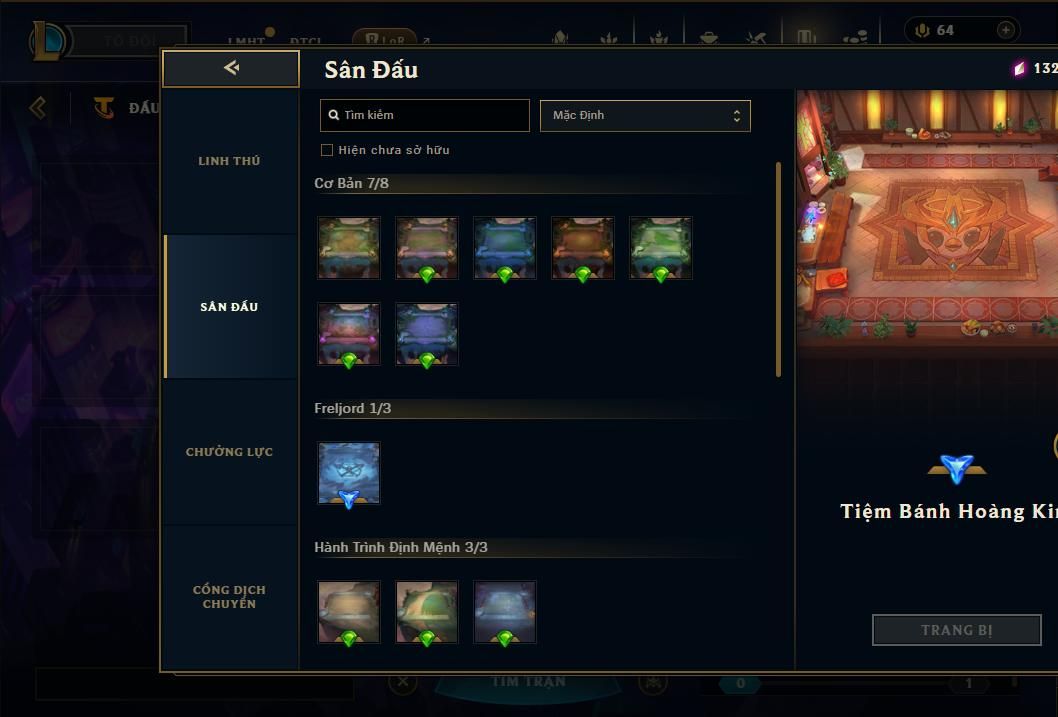
Task: Open the Chưởng Lực tab
Action: [229, 452]
